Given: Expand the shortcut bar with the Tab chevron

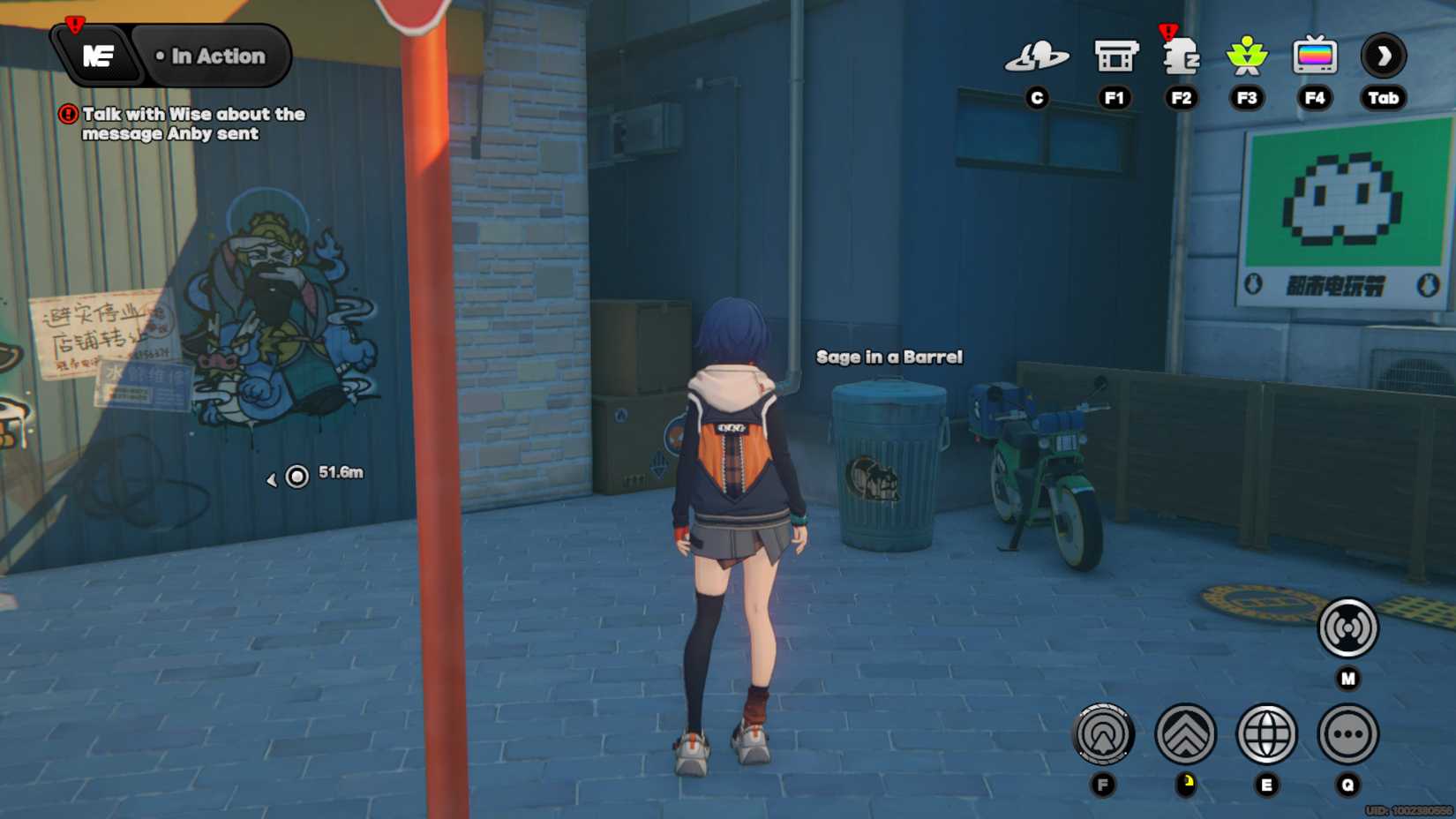Looking at the screenshot, I should pyautogui.click(x=1383, y=56).
